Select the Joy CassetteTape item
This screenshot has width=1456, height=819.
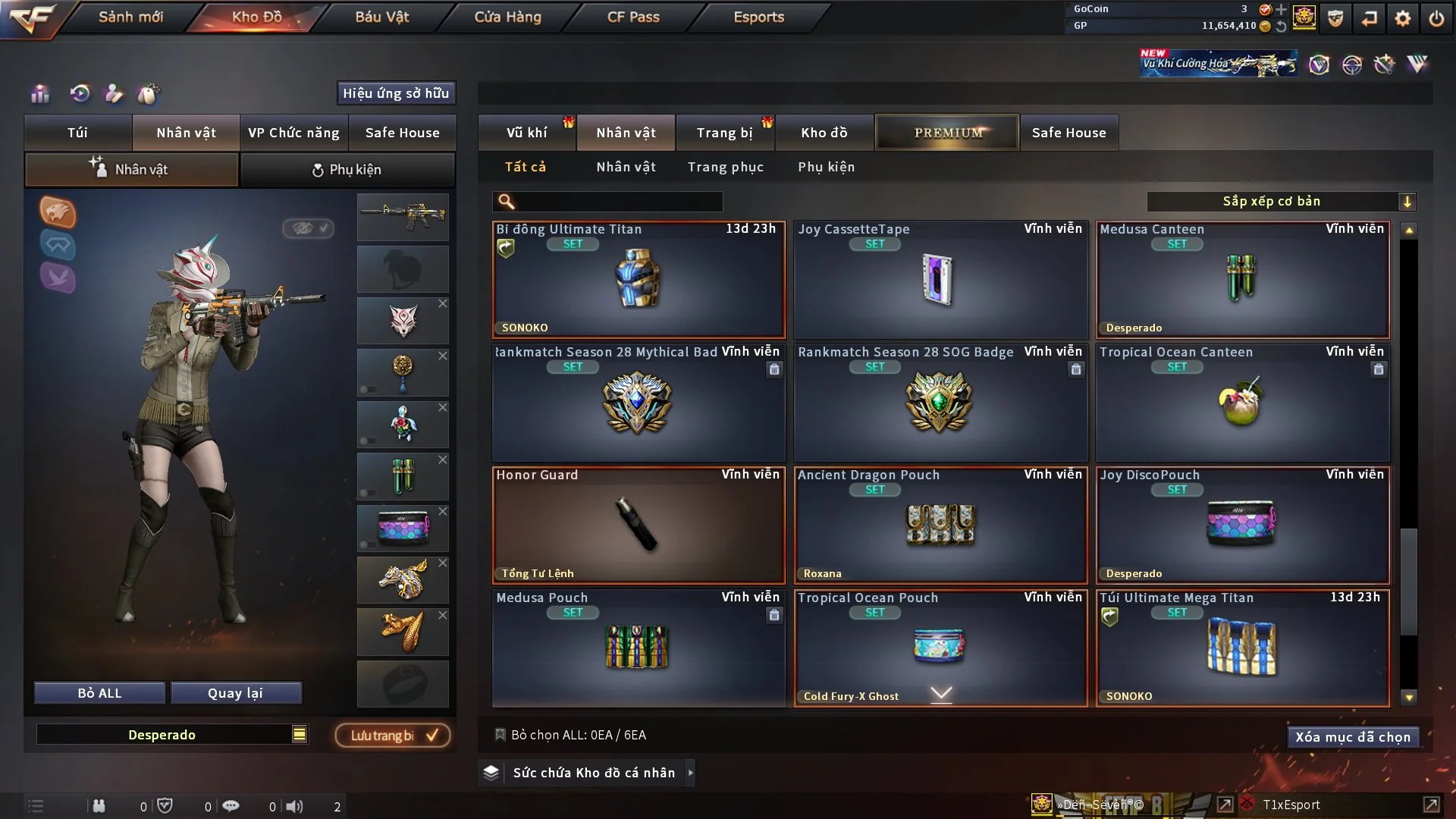pos(940,280)
